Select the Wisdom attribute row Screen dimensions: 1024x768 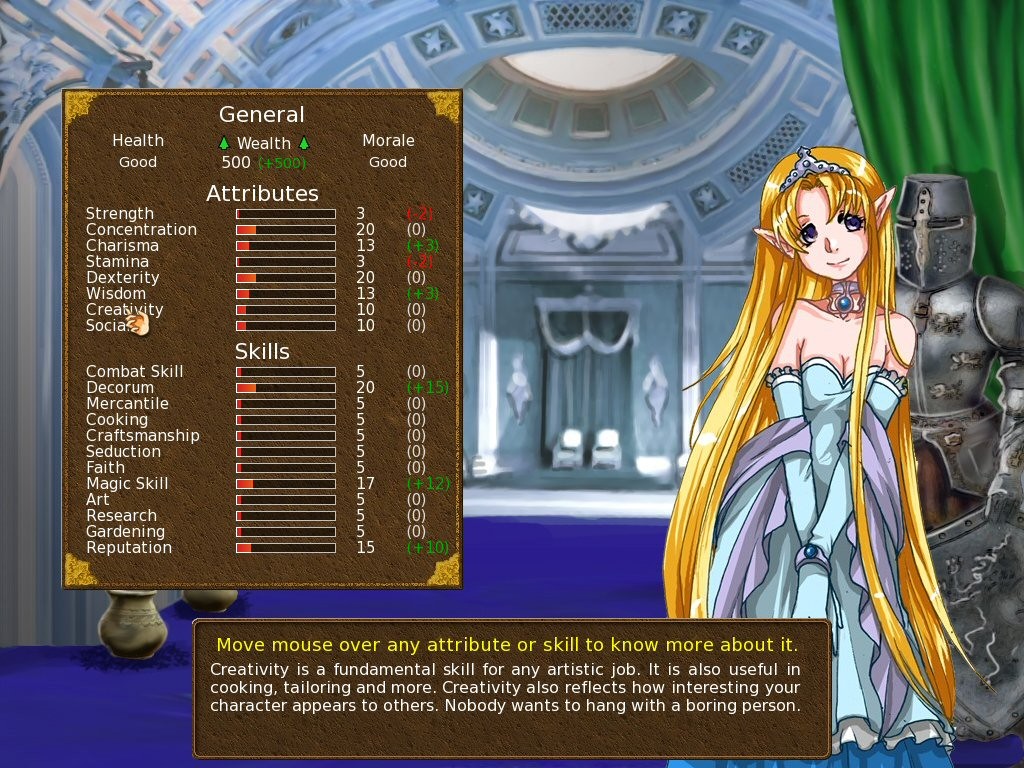pyautogui.click(x=116, y=294)
